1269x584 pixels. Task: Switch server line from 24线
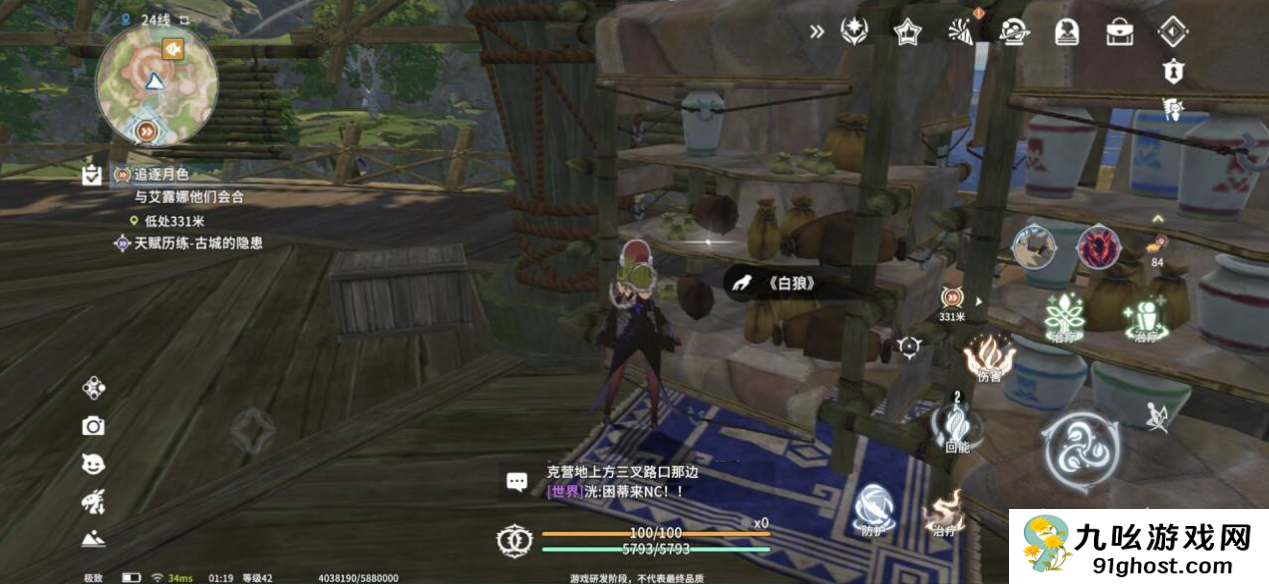click(148, 18)
